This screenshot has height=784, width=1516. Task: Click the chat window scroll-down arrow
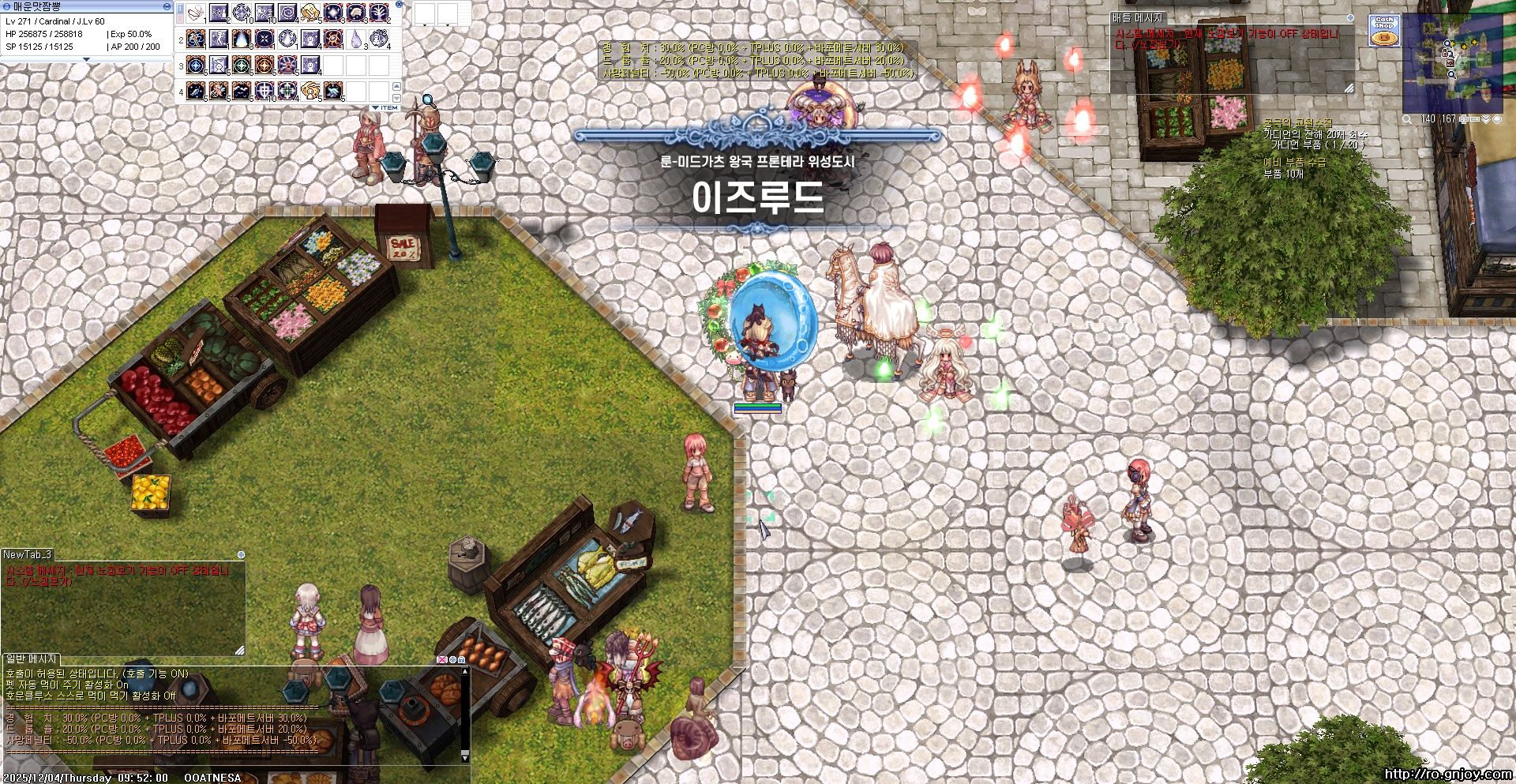464,756
